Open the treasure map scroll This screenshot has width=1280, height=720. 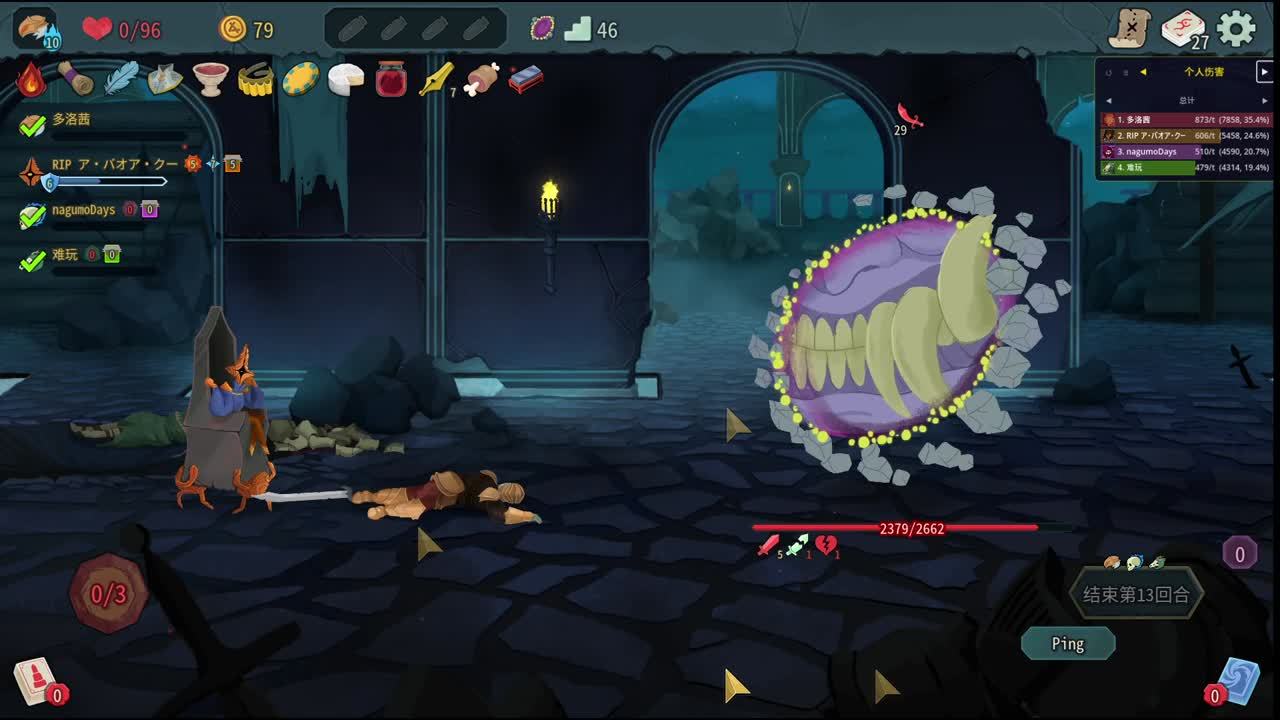(1129, 29)
